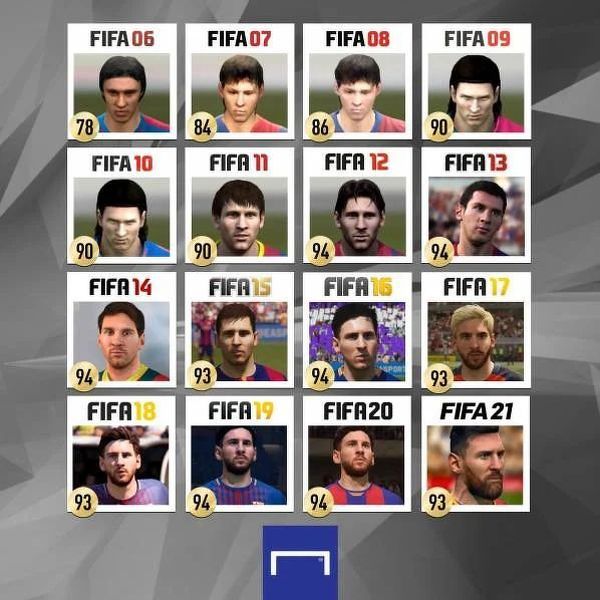Select the FIFA 06 card
The width and height of the screenshot is (600, 600).
pos(122,82)
